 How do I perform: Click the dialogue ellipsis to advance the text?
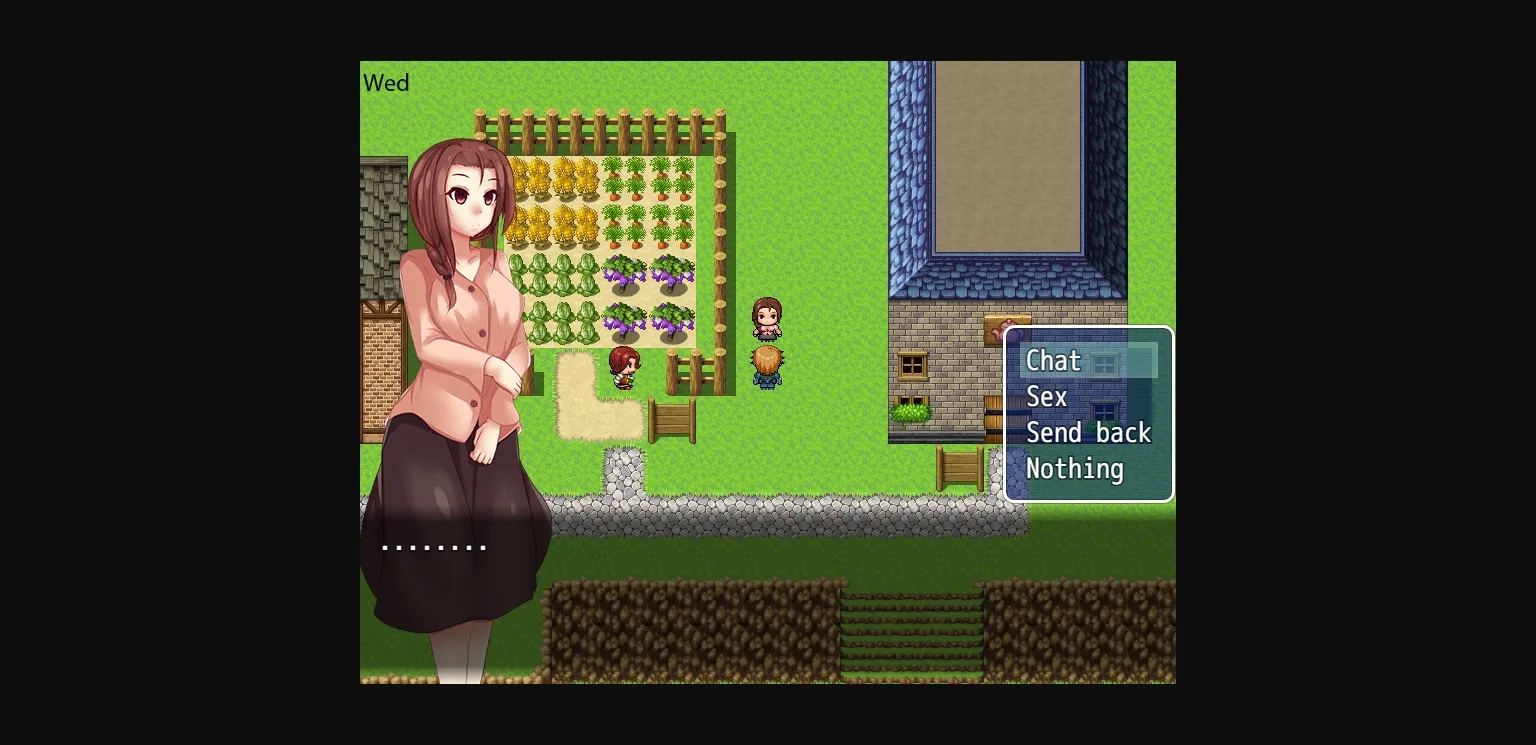(433, 546)
